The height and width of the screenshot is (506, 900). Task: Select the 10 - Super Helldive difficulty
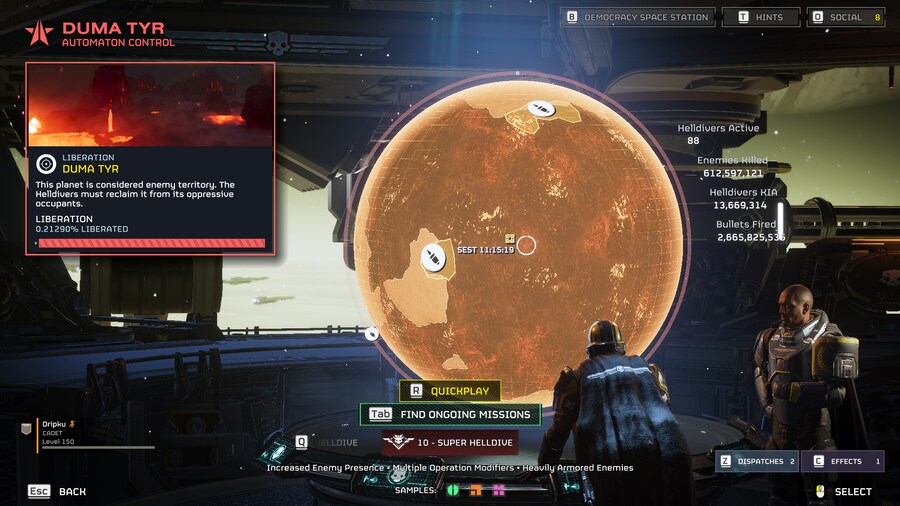[450, 442]
